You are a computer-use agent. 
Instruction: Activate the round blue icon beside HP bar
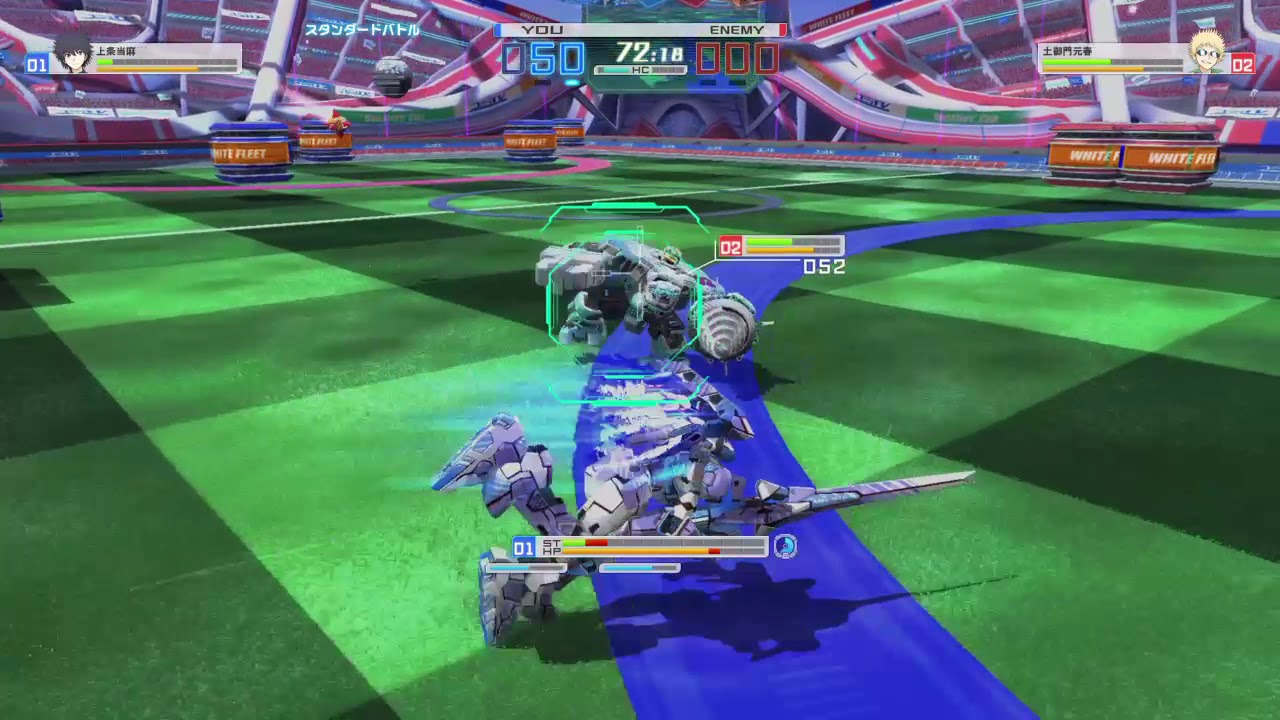click(x=785, y=546)
